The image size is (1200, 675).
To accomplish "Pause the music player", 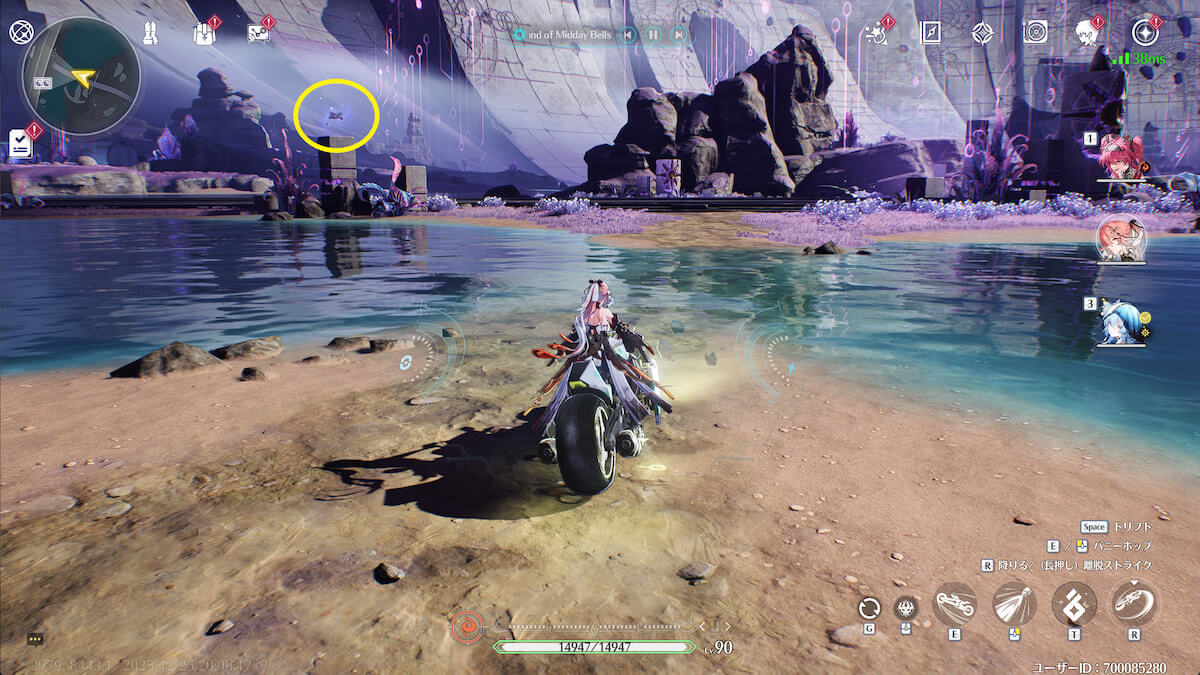I will (653, 35).
